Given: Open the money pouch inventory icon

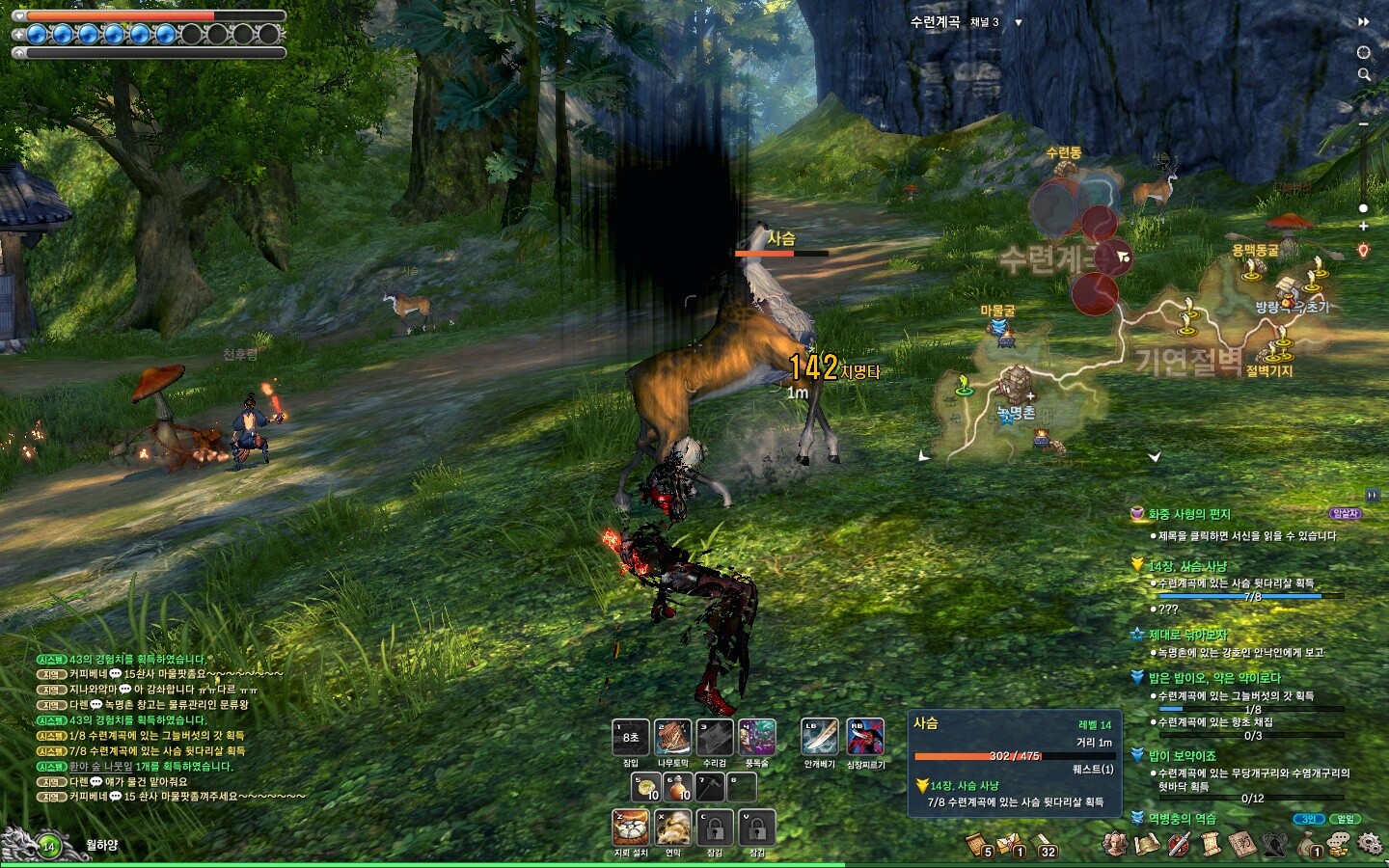Looking at the screenshot, I should point(1307,845).
